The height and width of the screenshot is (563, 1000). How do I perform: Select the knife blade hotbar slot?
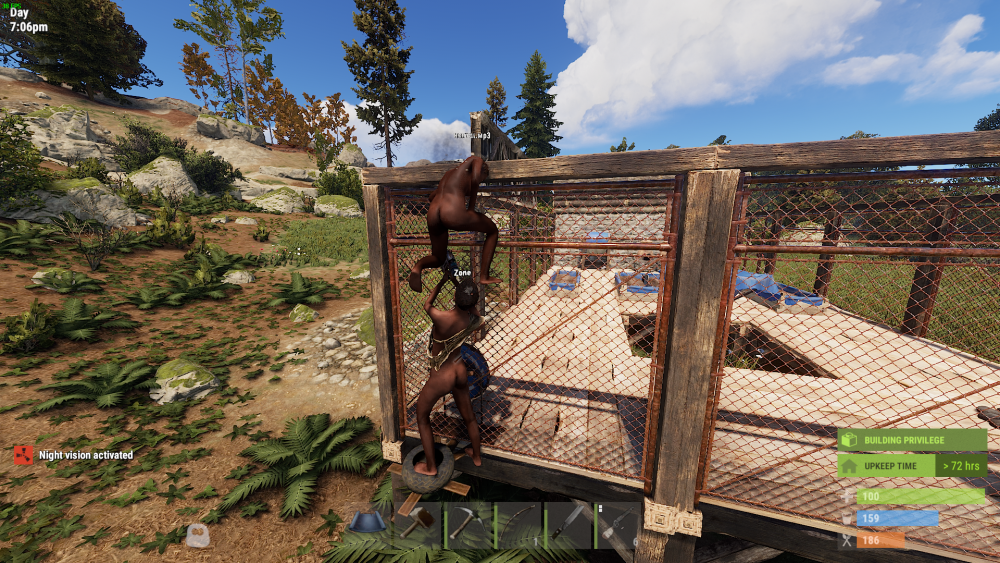pyautogui.click(x=567, y=524)
